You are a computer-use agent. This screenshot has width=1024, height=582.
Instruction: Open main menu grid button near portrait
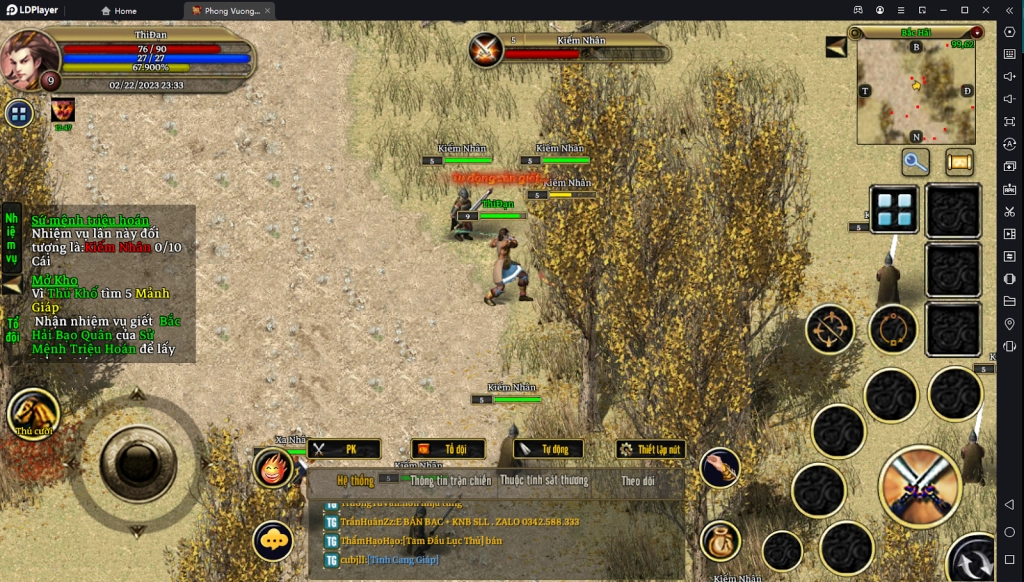[19, 113]
